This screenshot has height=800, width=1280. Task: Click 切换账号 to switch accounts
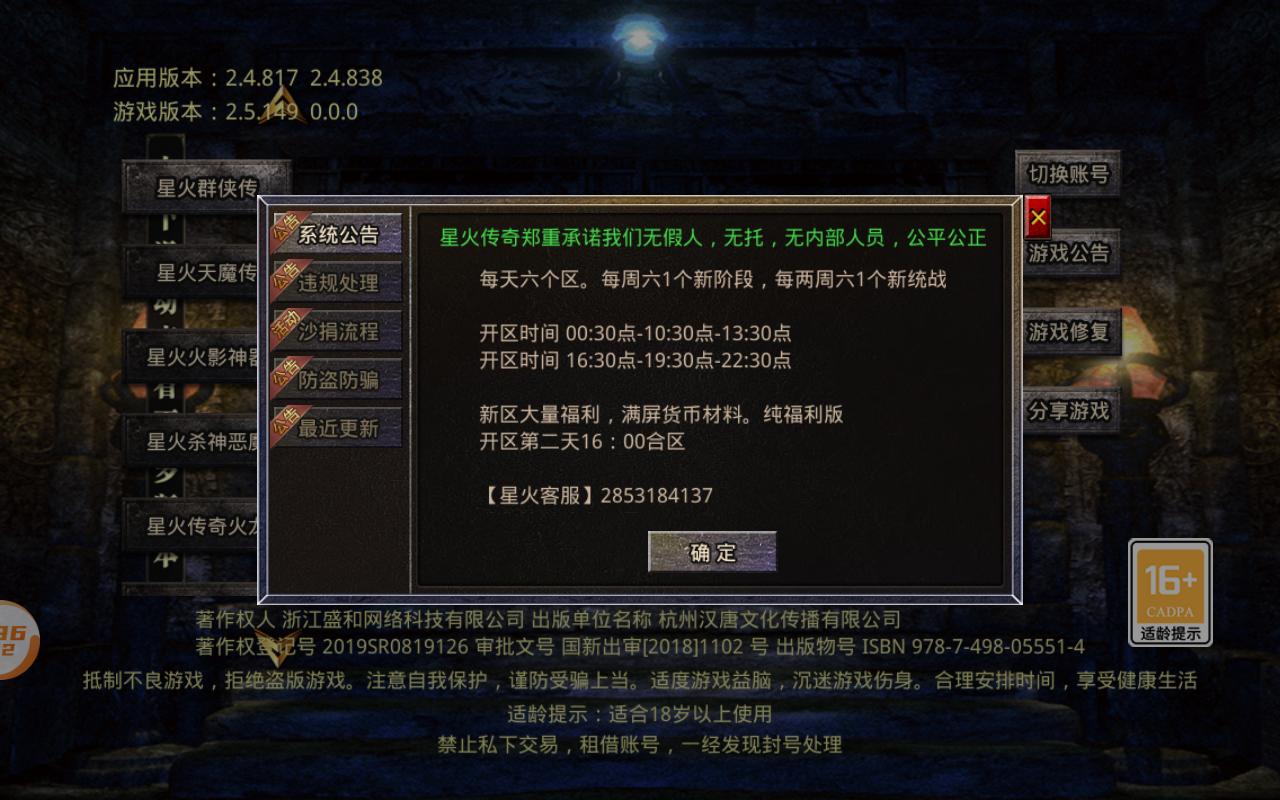click(x=1066, y=174)
